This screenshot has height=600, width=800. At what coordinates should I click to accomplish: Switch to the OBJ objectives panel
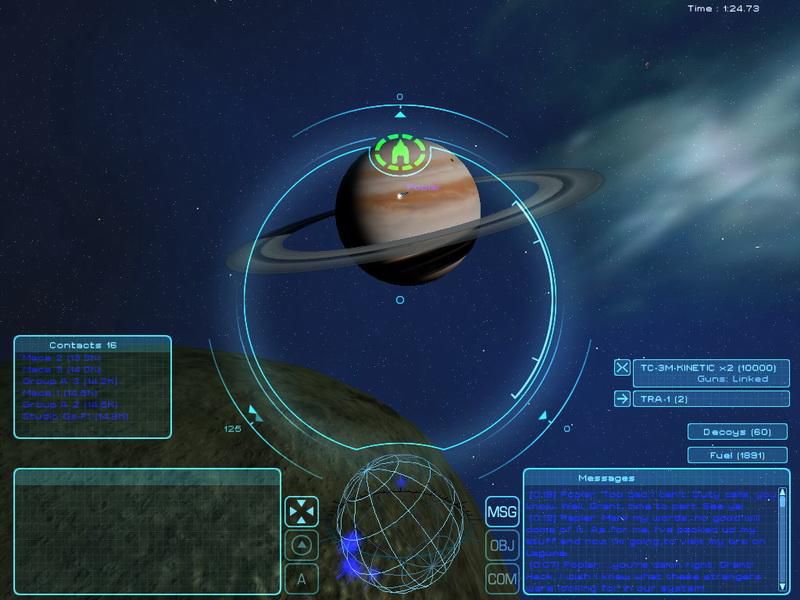[x=501, y=546]
